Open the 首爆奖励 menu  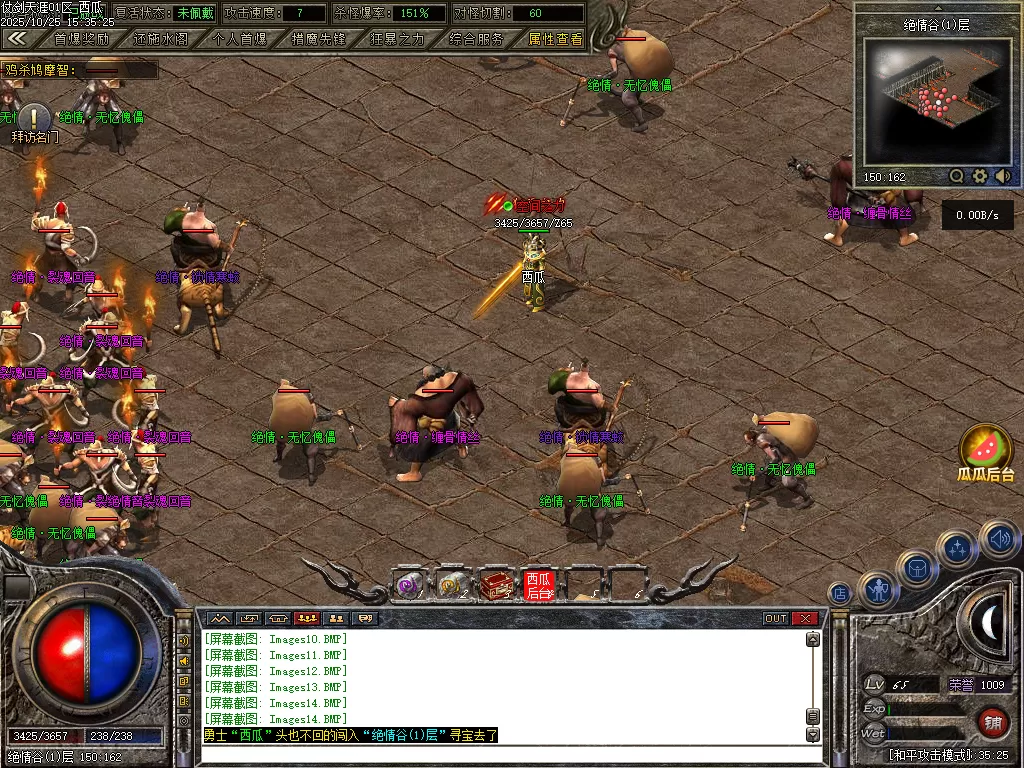coord(81,39)
